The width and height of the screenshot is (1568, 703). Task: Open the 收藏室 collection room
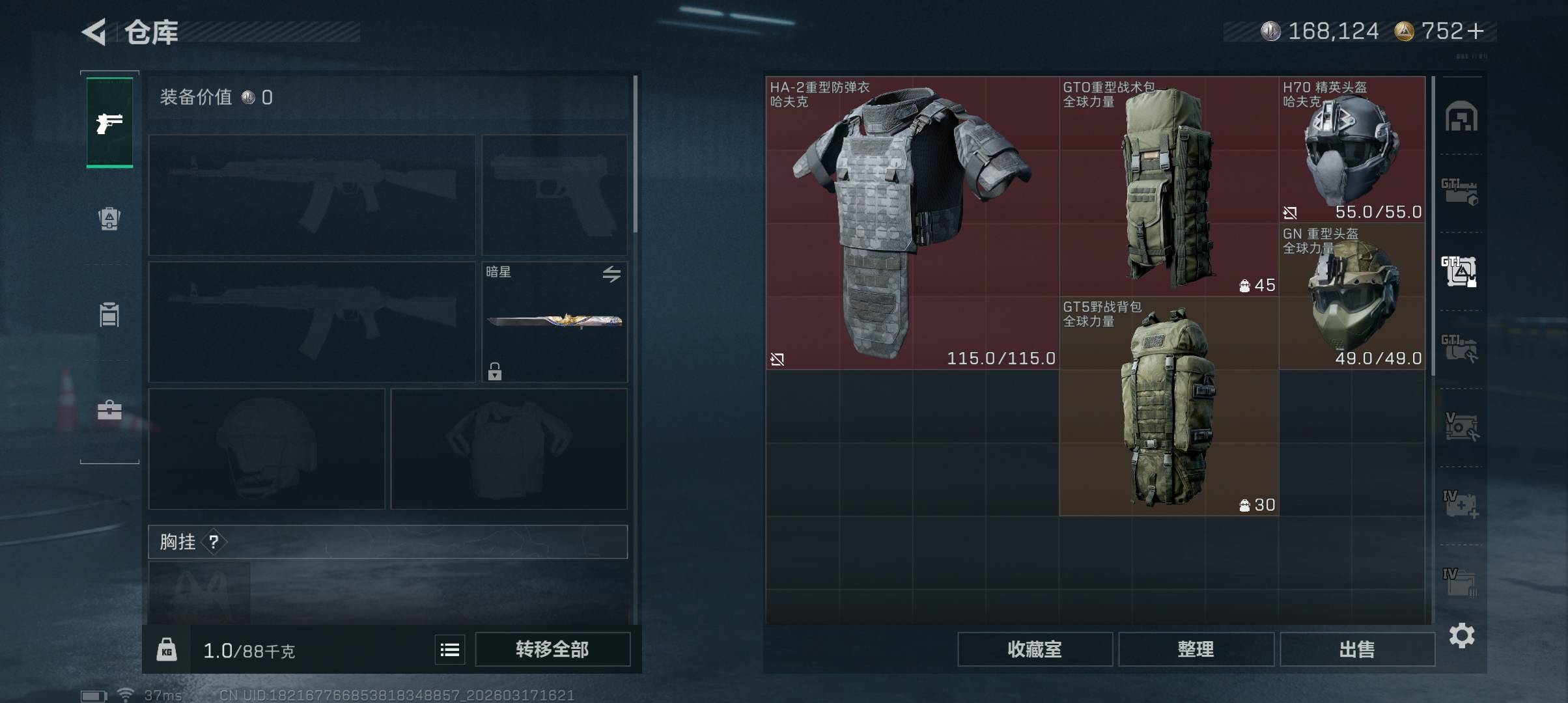(x=1034, y=649)
